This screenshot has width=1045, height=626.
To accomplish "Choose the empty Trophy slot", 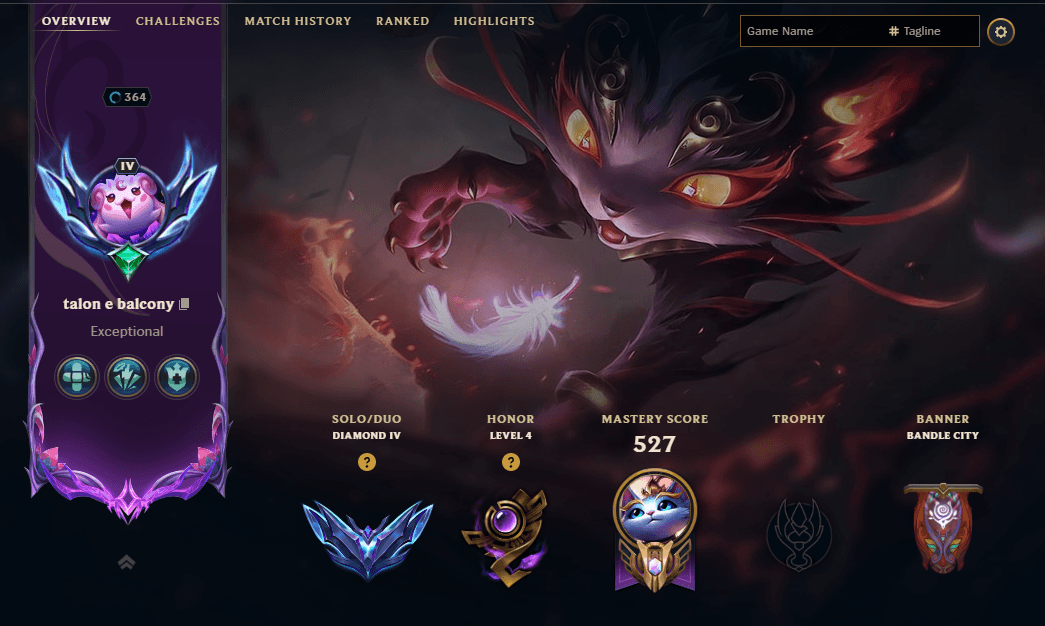I will [798, 534].
